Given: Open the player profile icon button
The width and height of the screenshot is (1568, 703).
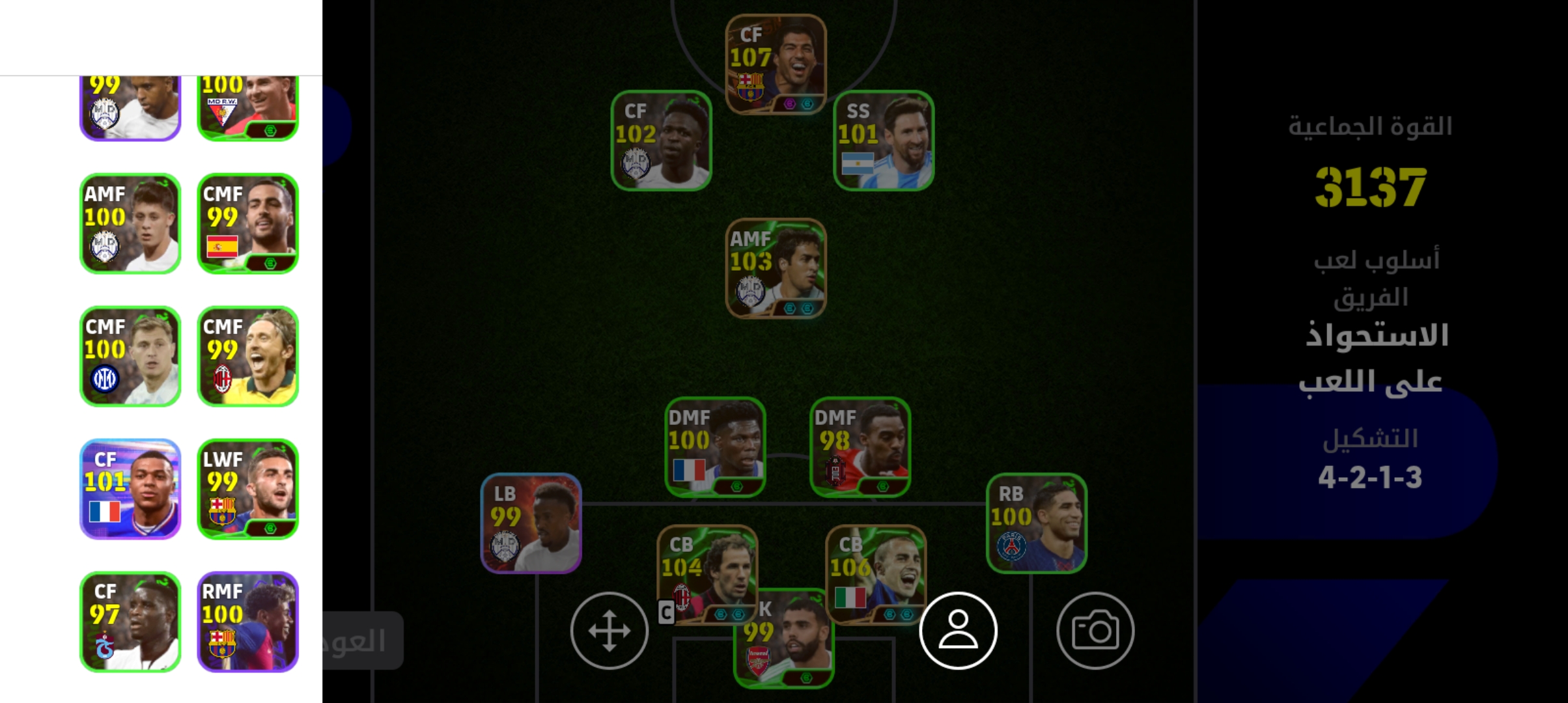Looking at the screenshot, I should coord(958,630).
